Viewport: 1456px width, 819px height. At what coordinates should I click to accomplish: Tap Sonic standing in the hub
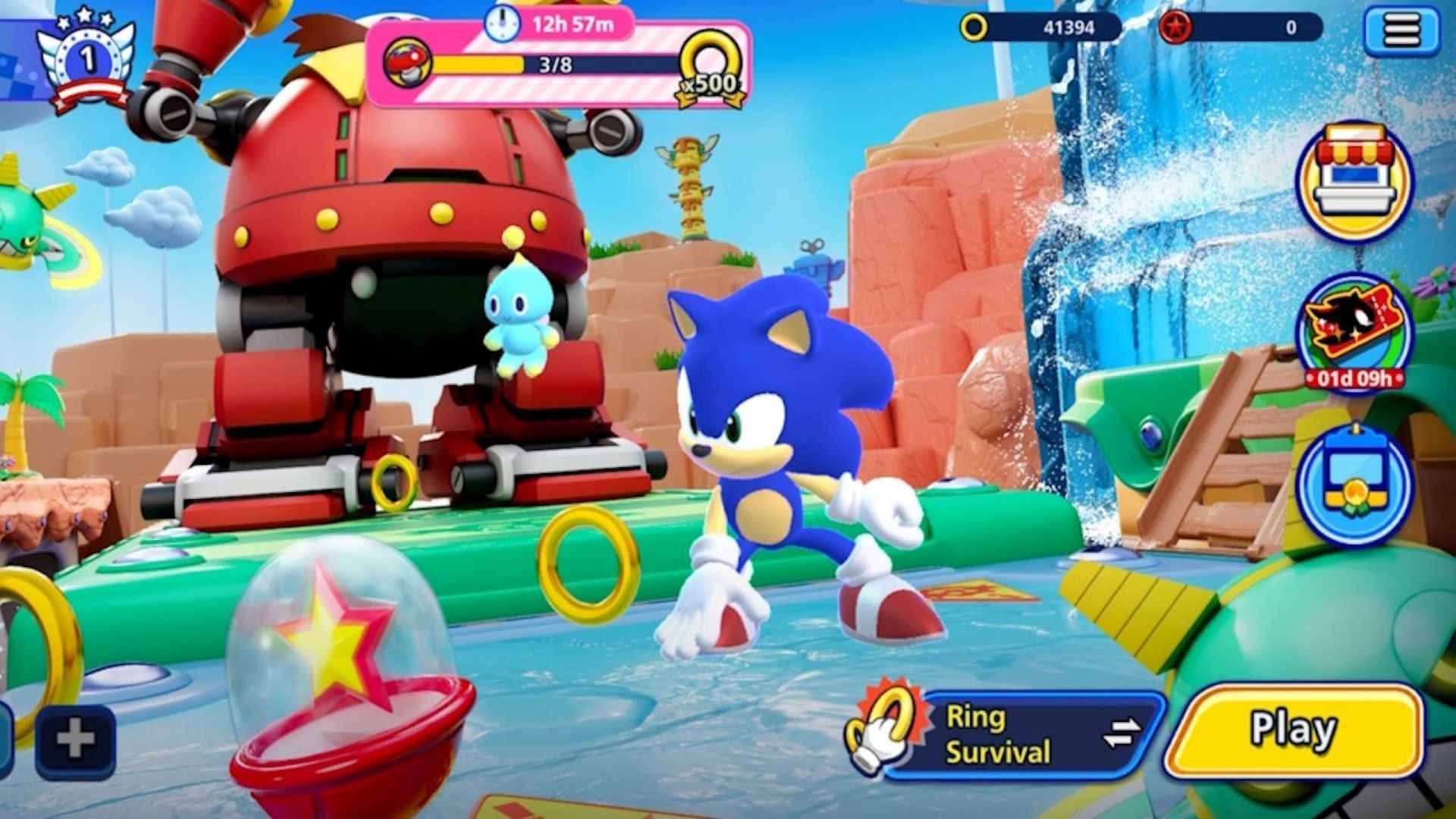click(781, 478)
